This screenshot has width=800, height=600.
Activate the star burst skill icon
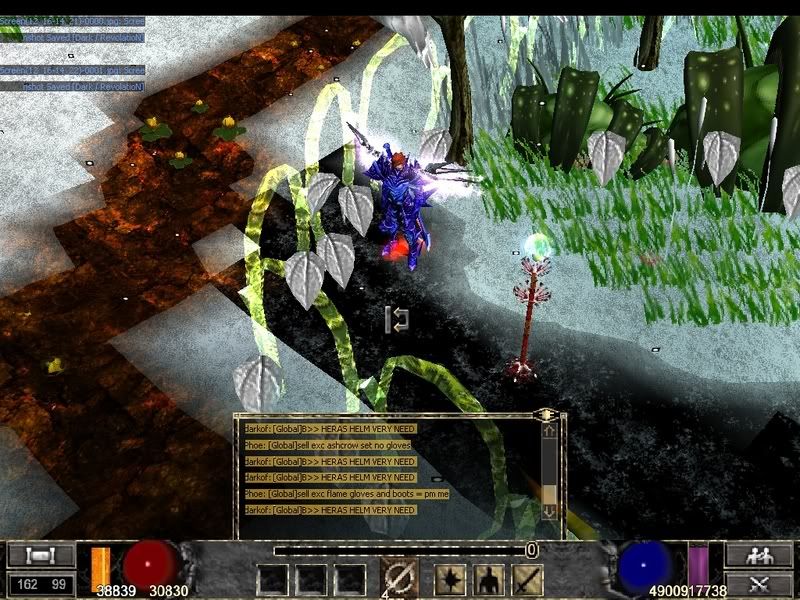pos(449,579)
